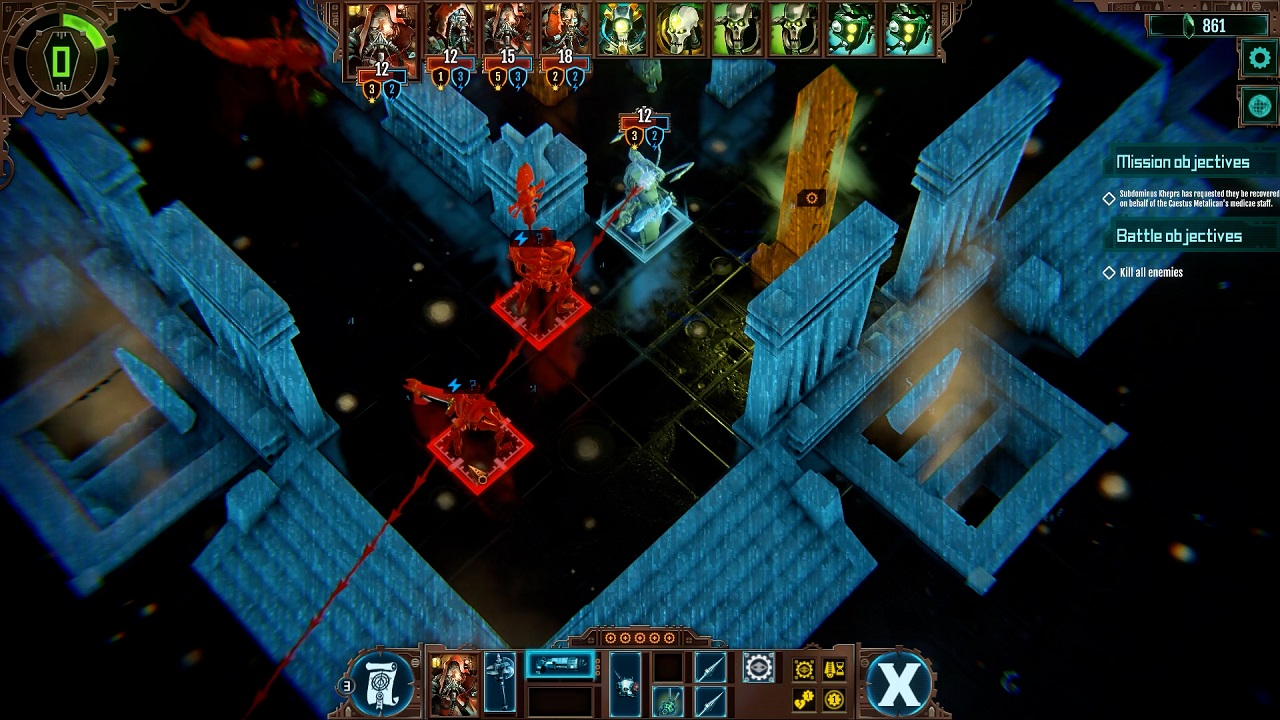1280x720 pixels.
Task: Click the yellow cog eye ability icon
Action: click(804, 669)
